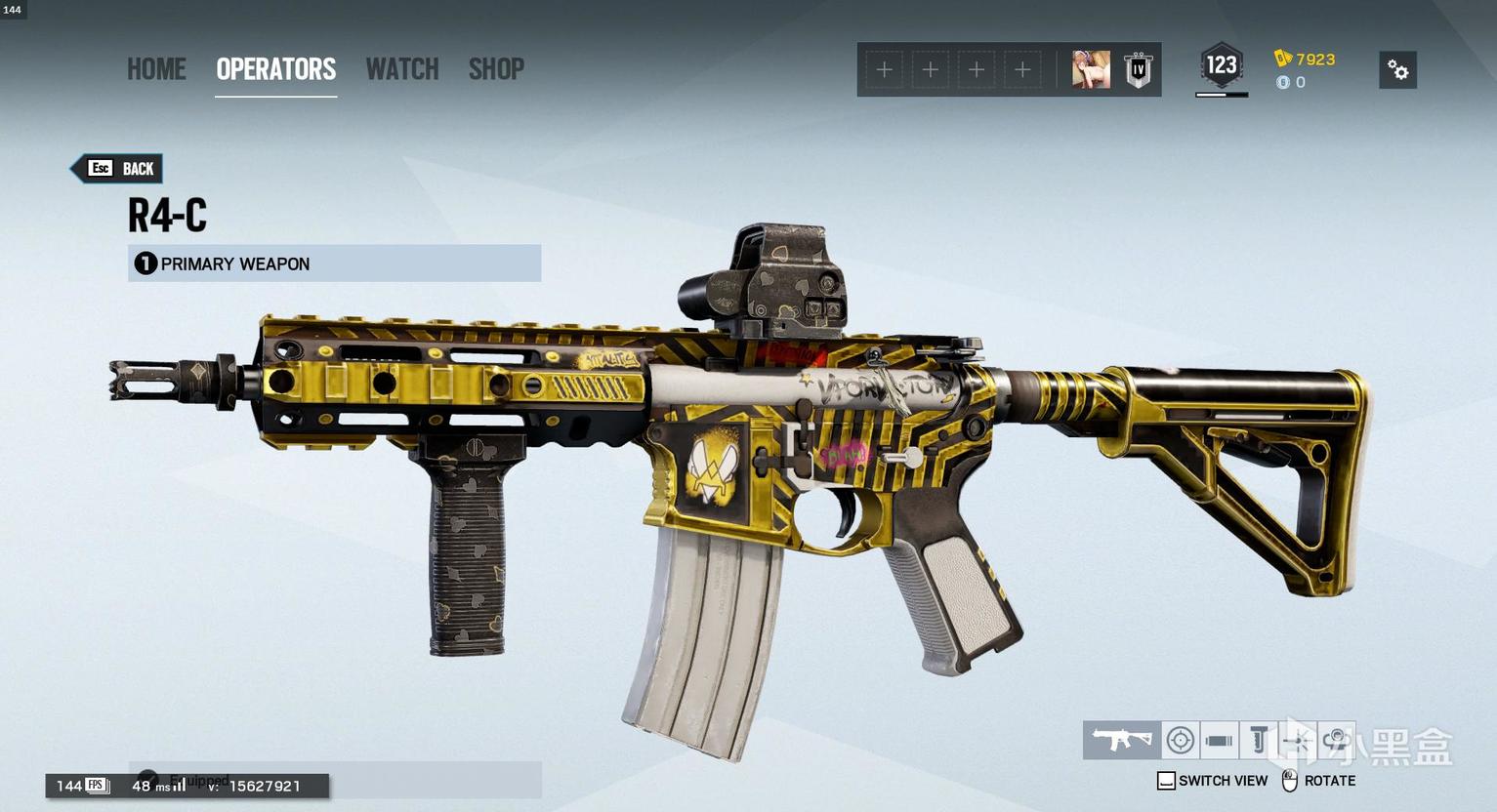Screen dimensions: 1497x812
Task: Choose the weapon overview rifle icon
Action: pos(1121,741)
